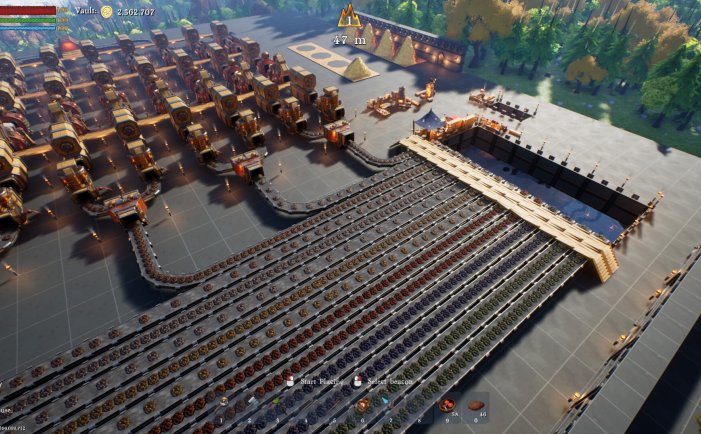The width and height of the screenshot is (701, 434).
Task: Select the orange round item in slot 6
Action: pyautogui.click(x=363, y=405)
